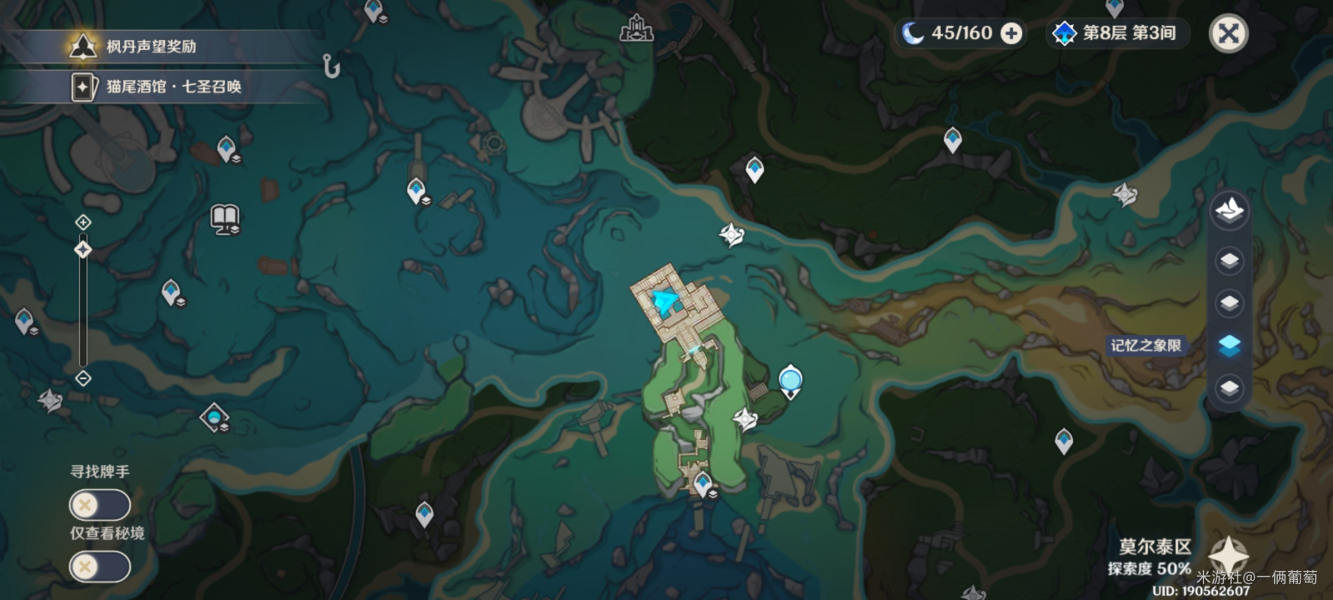Select the book marker on the map
This screenshot has width=1333, height=600.
[225, 218]
